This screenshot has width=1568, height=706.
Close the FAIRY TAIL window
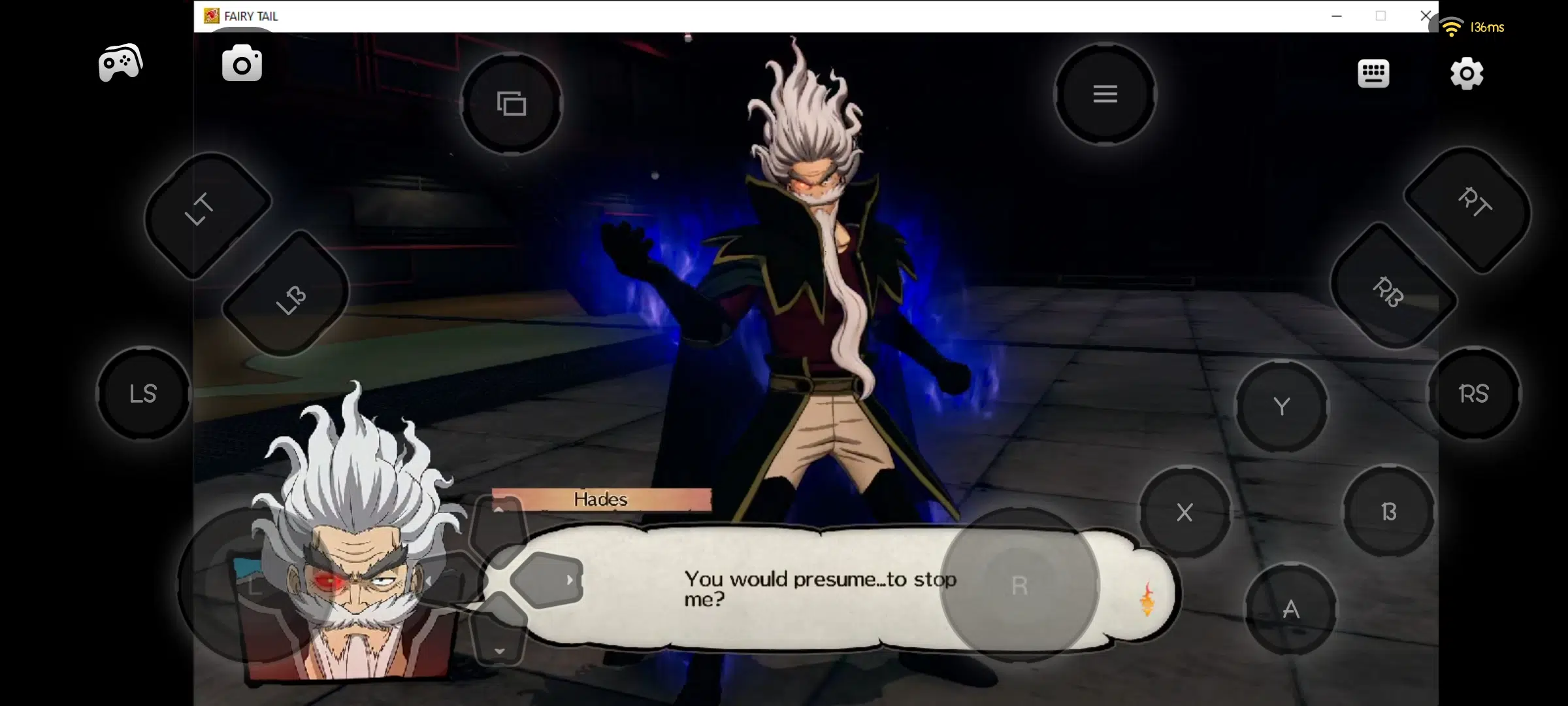pyautogui.click(x=1426, y=16)
